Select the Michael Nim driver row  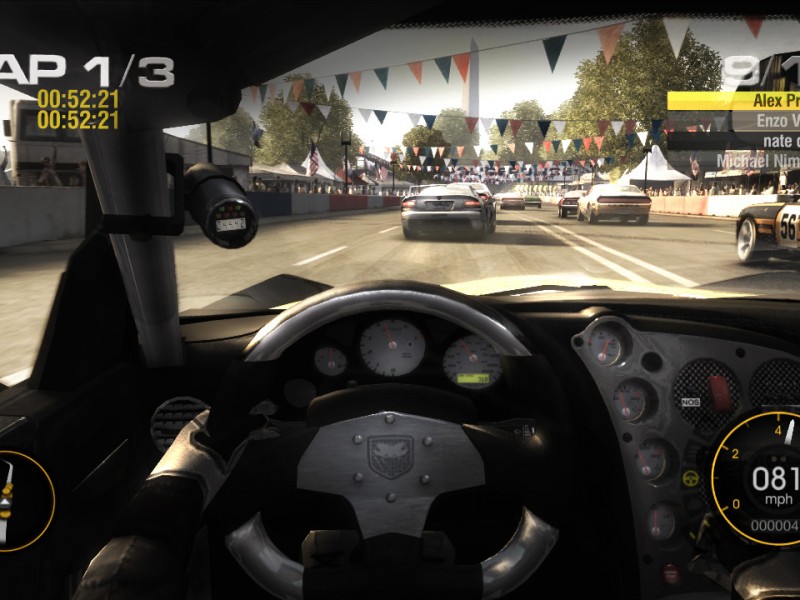(735, 160)
